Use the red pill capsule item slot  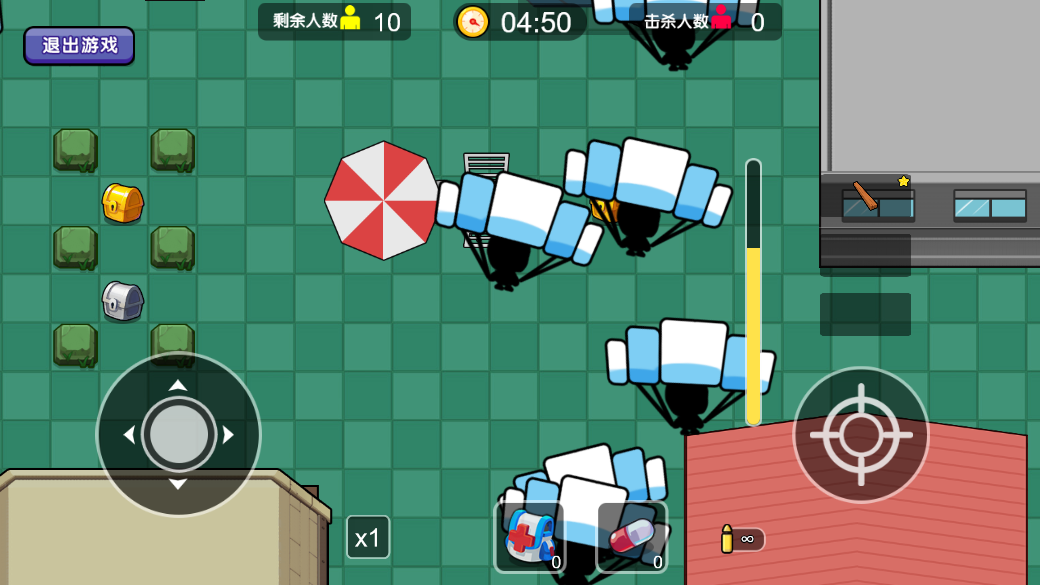click(x=632, y=538)
